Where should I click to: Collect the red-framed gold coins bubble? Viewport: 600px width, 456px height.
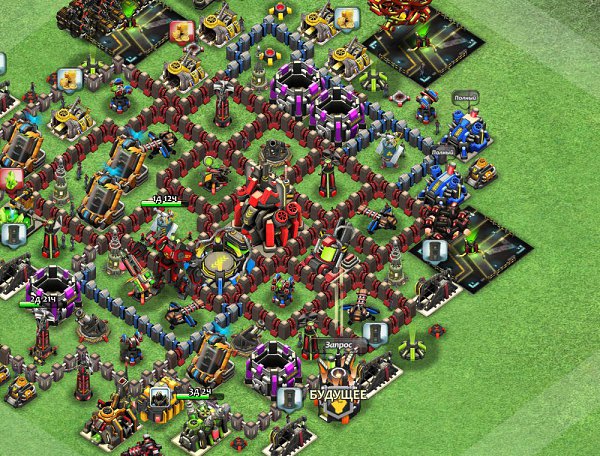(182, 32)
